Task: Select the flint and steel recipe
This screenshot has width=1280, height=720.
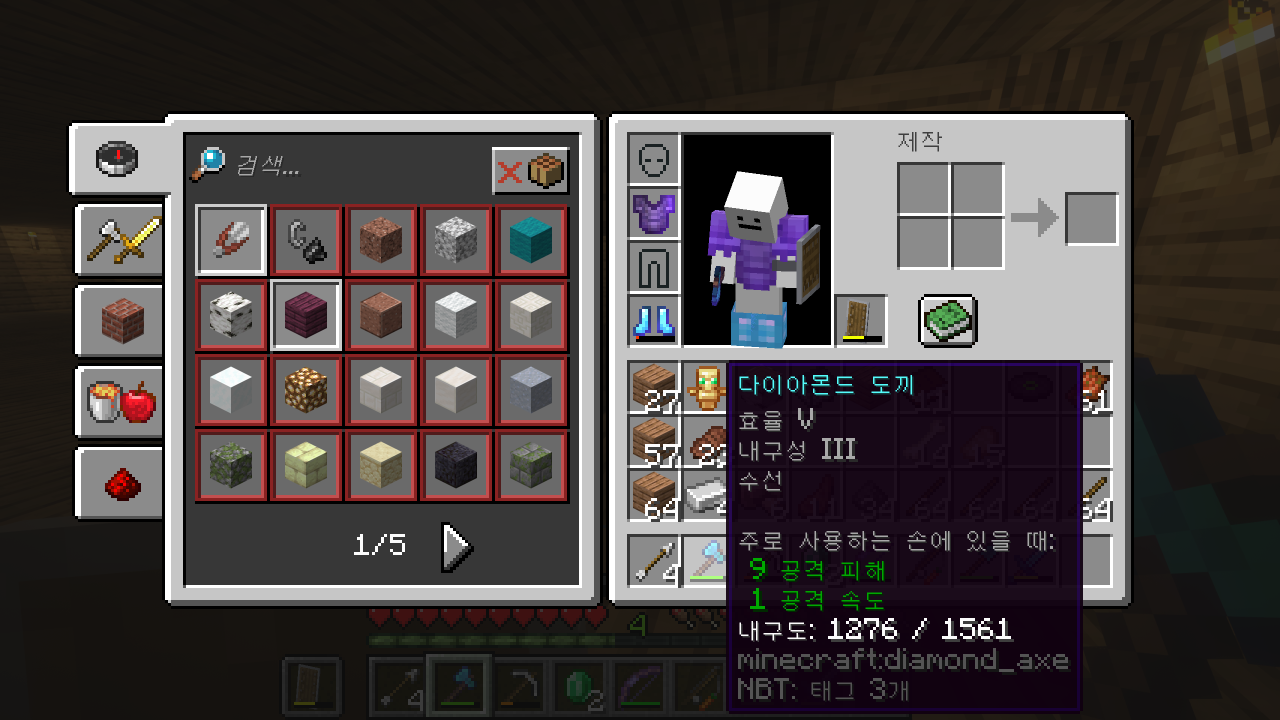Action: tap(306, 240)
